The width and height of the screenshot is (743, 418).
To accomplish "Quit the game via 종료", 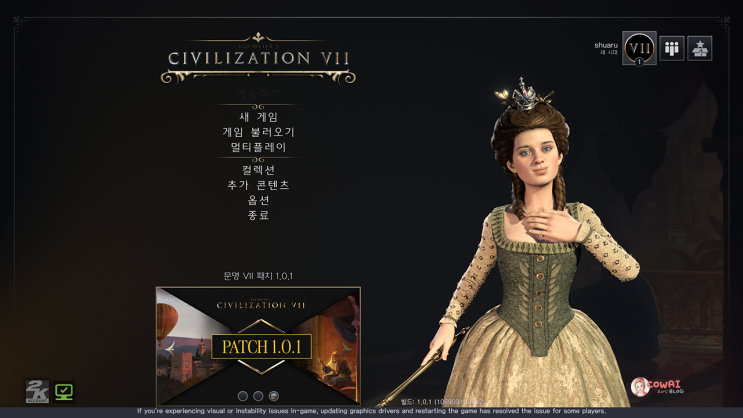I will [258, 215].
